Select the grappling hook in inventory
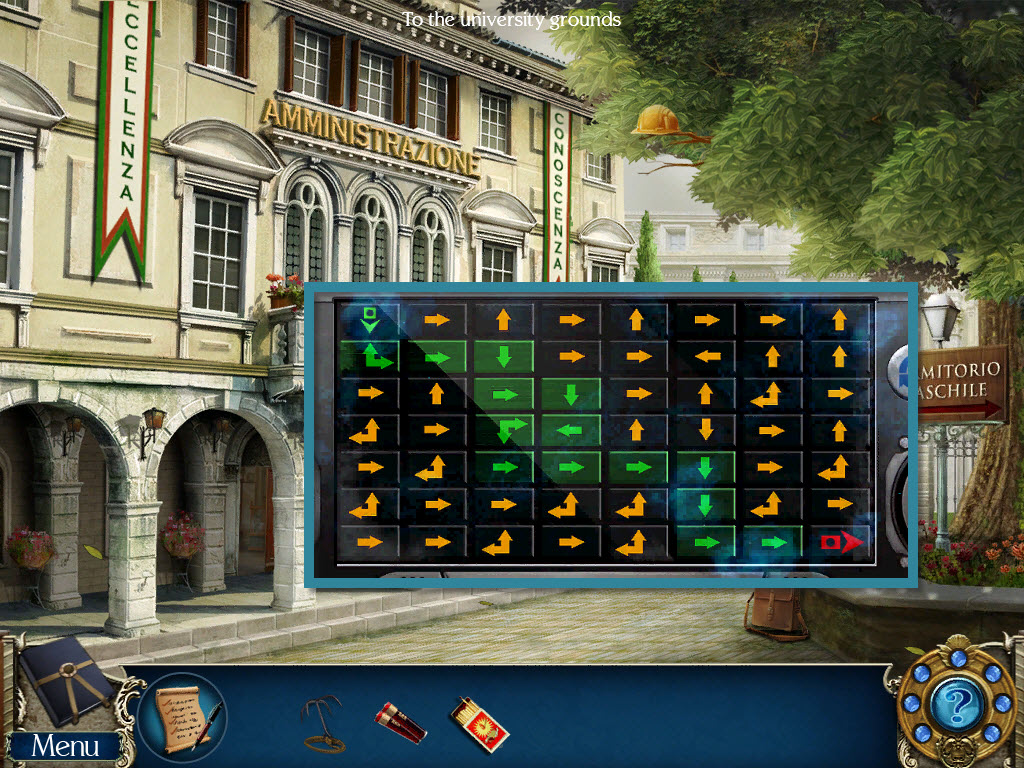The image size is (1024, 768). 322,720
